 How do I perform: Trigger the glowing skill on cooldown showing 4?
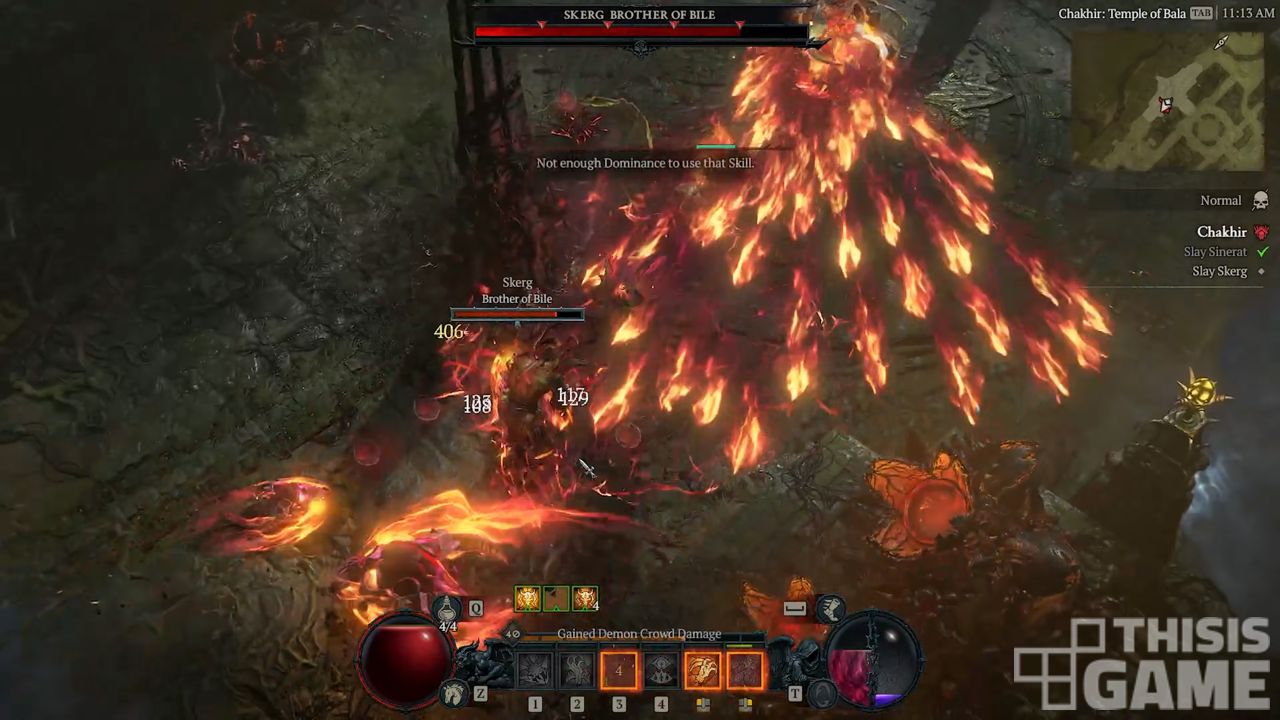619,670
